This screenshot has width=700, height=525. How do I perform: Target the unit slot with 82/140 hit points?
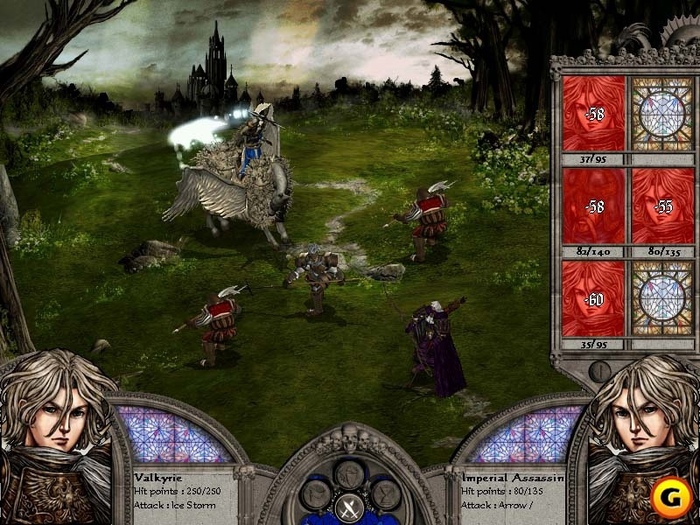(x=593, y=206)
